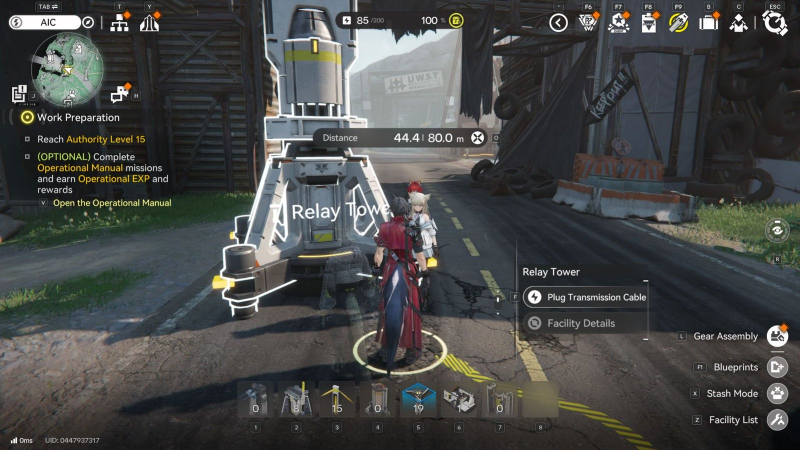
Task: Open the Operational Manual link
Action: [x=112, y=203]
